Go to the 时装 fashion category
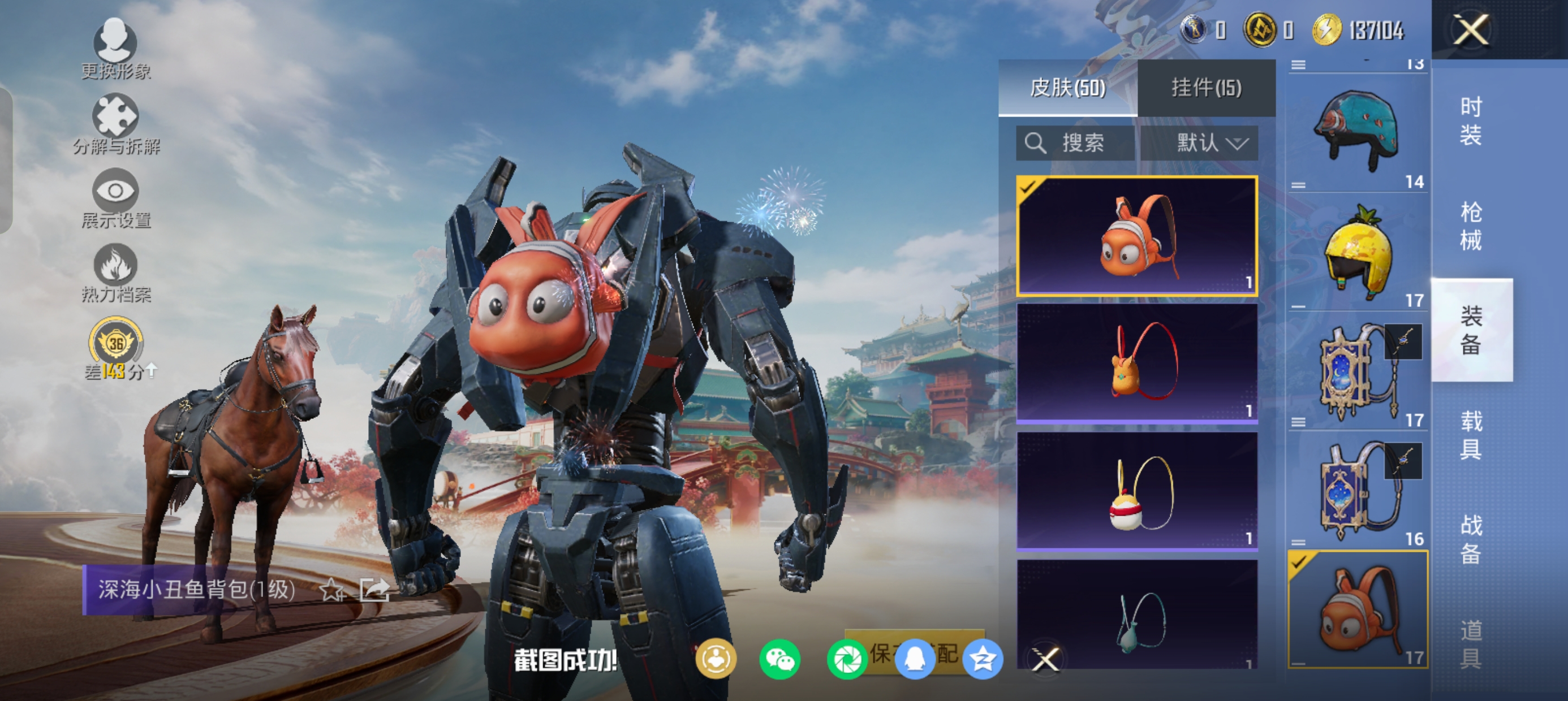The height and width of the screenshot is (701, 1568). 1471,121
